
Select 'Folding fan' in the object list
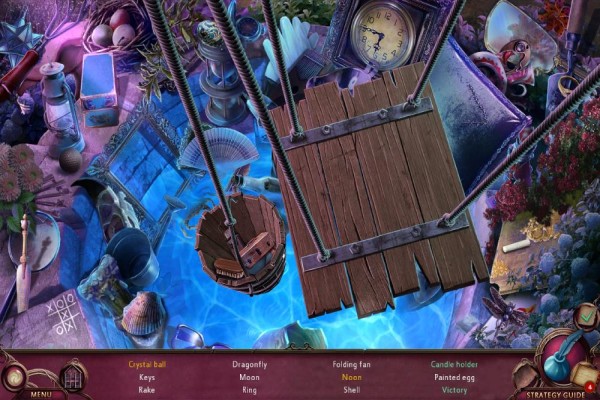click(351, 365)
